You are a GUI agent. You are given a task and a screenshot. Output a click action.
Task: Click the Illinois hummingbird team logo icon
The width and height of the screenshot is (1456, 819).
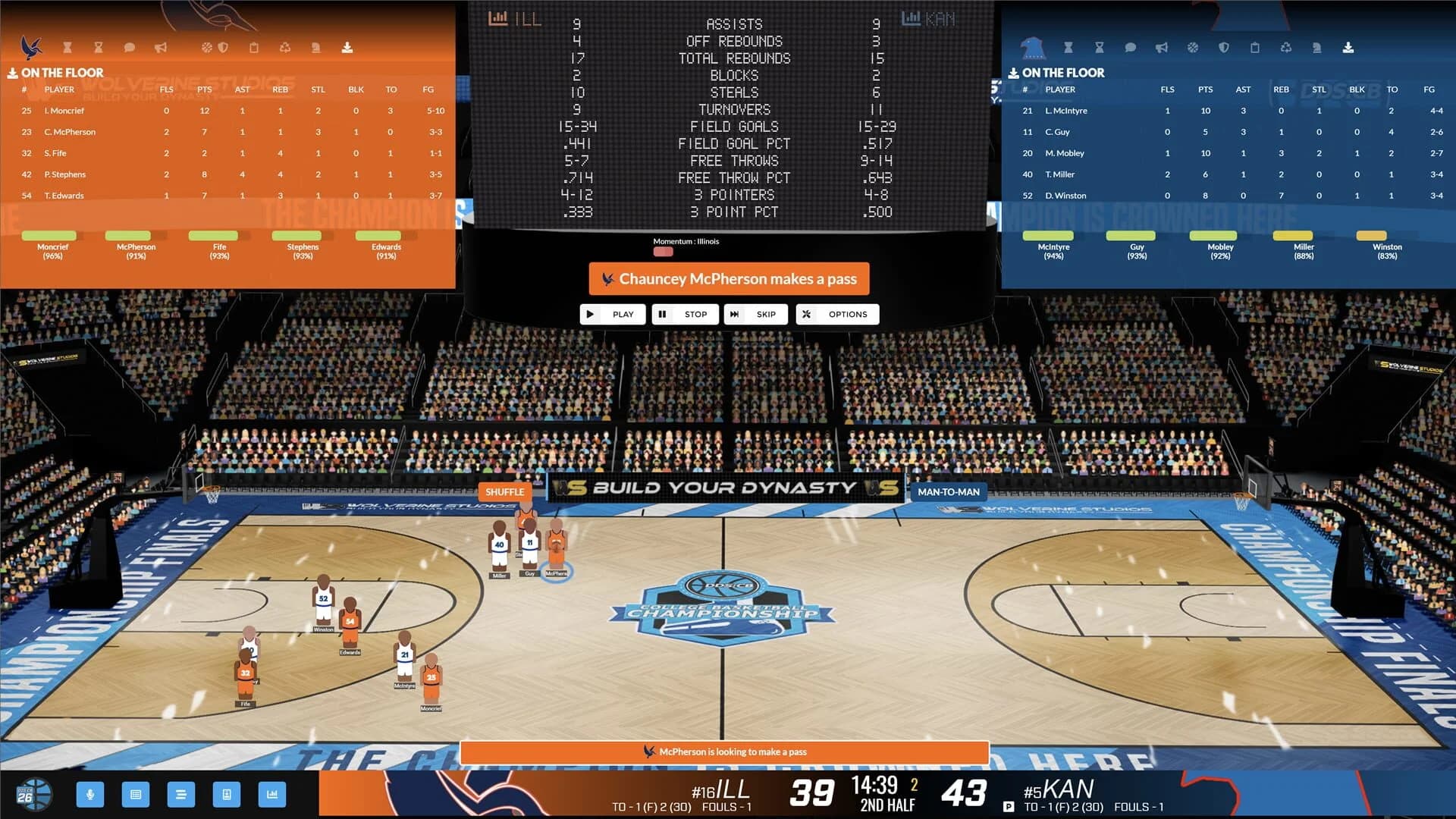pos(30,48)
